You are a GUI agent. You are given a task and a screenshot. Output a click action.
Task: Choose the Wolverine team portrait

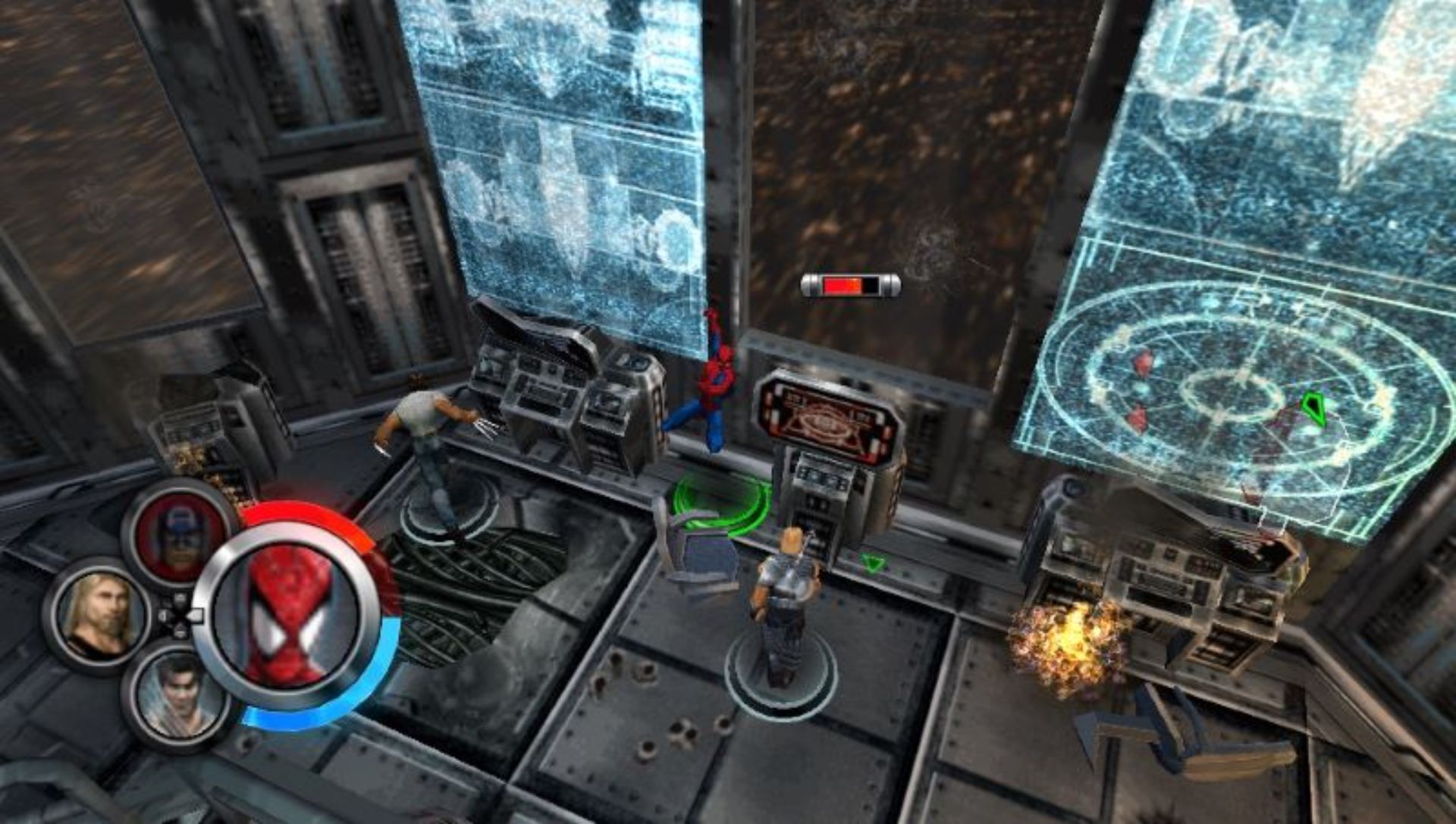tap(180, 696)
